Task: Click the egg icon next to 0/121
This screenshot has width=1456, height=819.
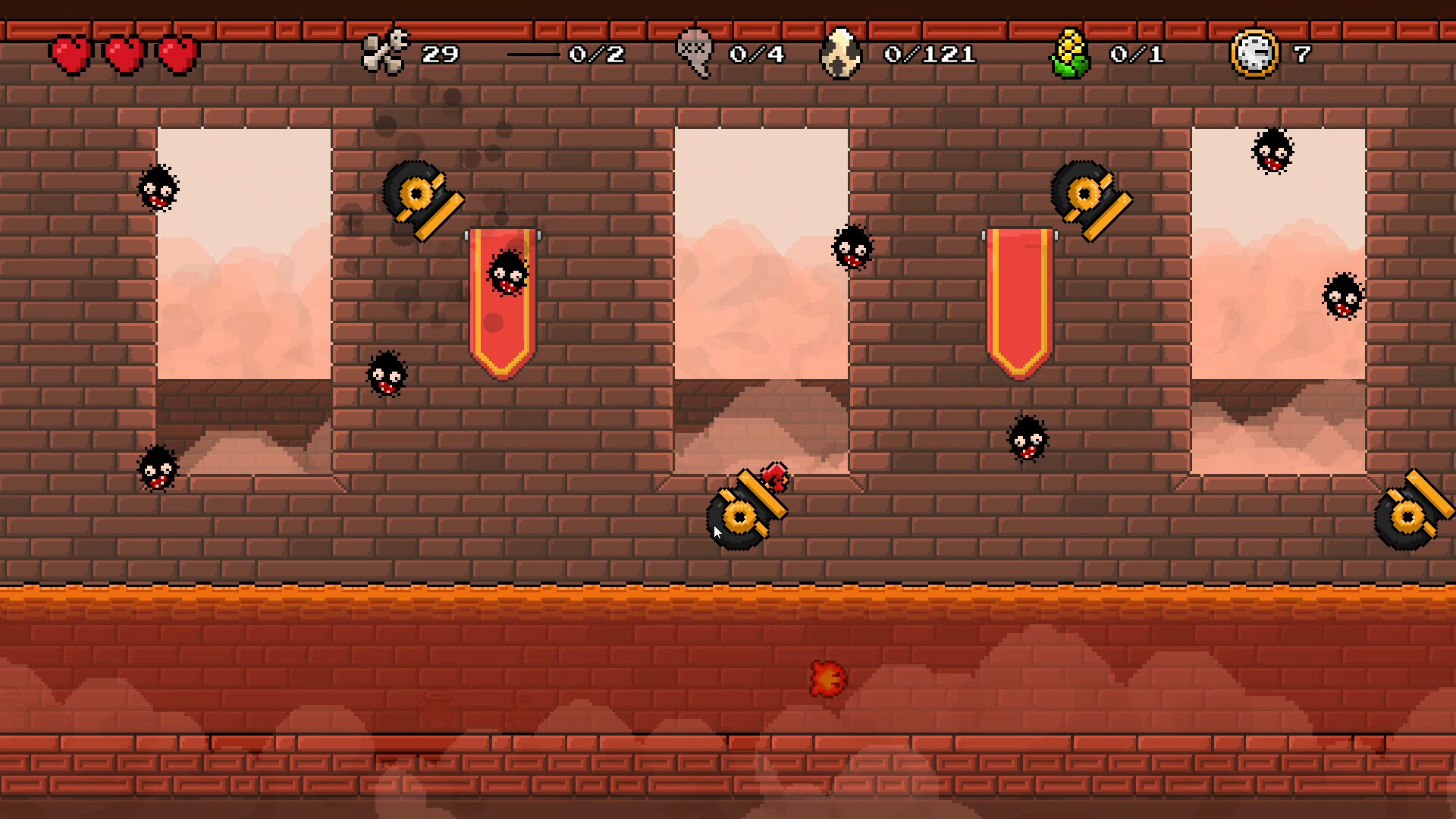Action: [840, 53]
